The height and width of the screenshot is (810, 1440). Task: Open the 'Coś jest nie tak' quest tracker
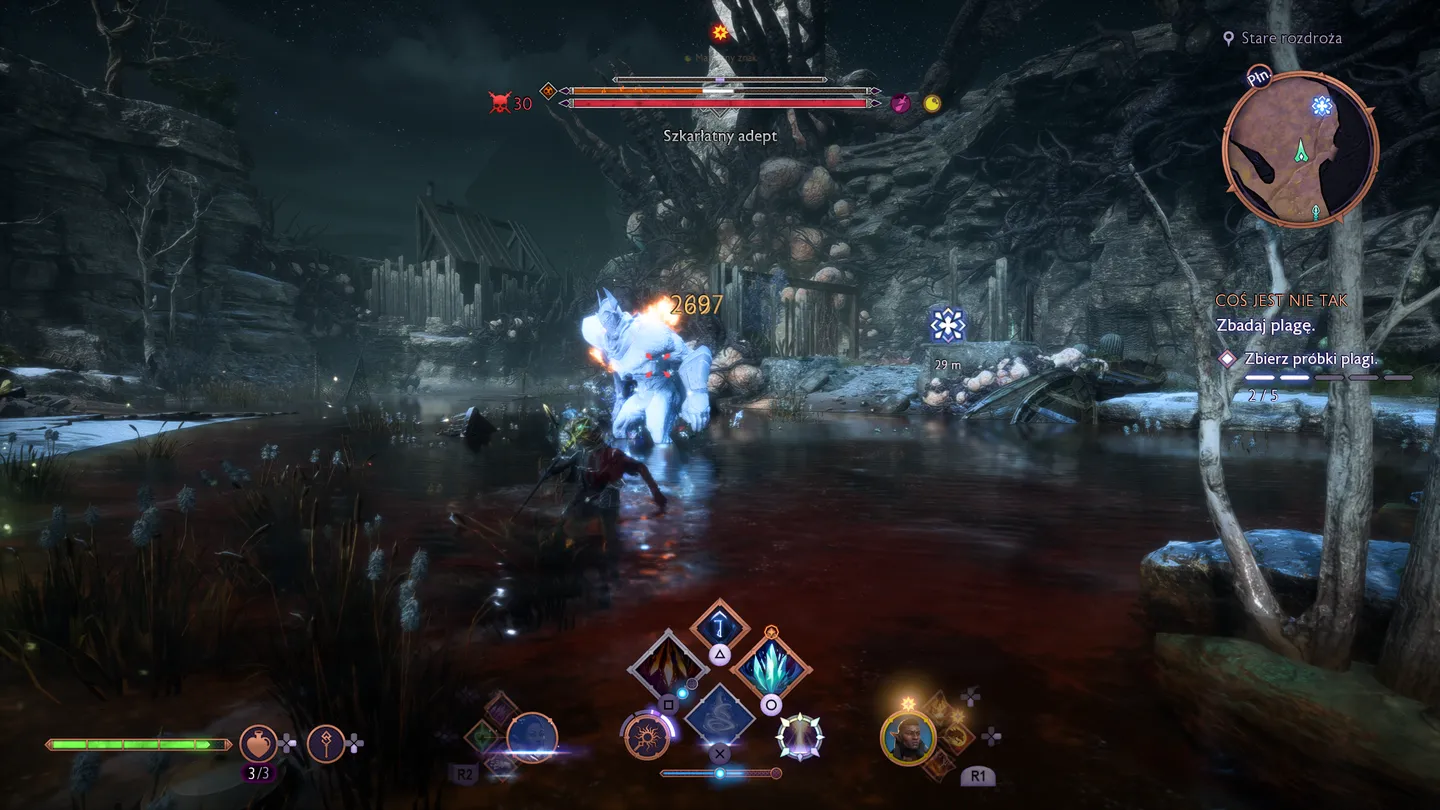(x=1270, y=300)
